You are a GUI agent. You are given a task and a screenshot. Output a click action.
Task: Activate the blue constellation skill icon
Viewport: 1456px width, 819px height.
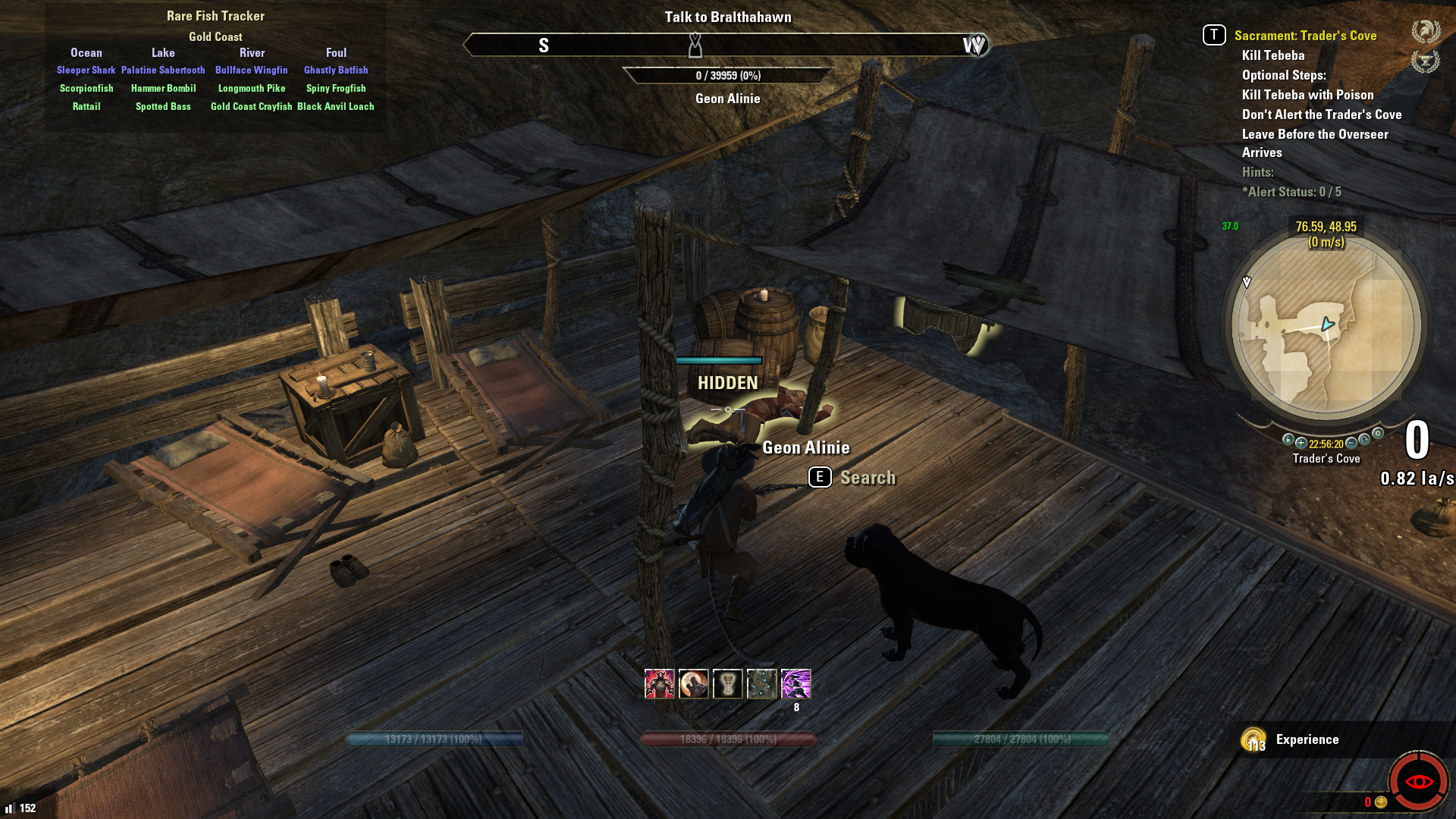coord(761,684)
